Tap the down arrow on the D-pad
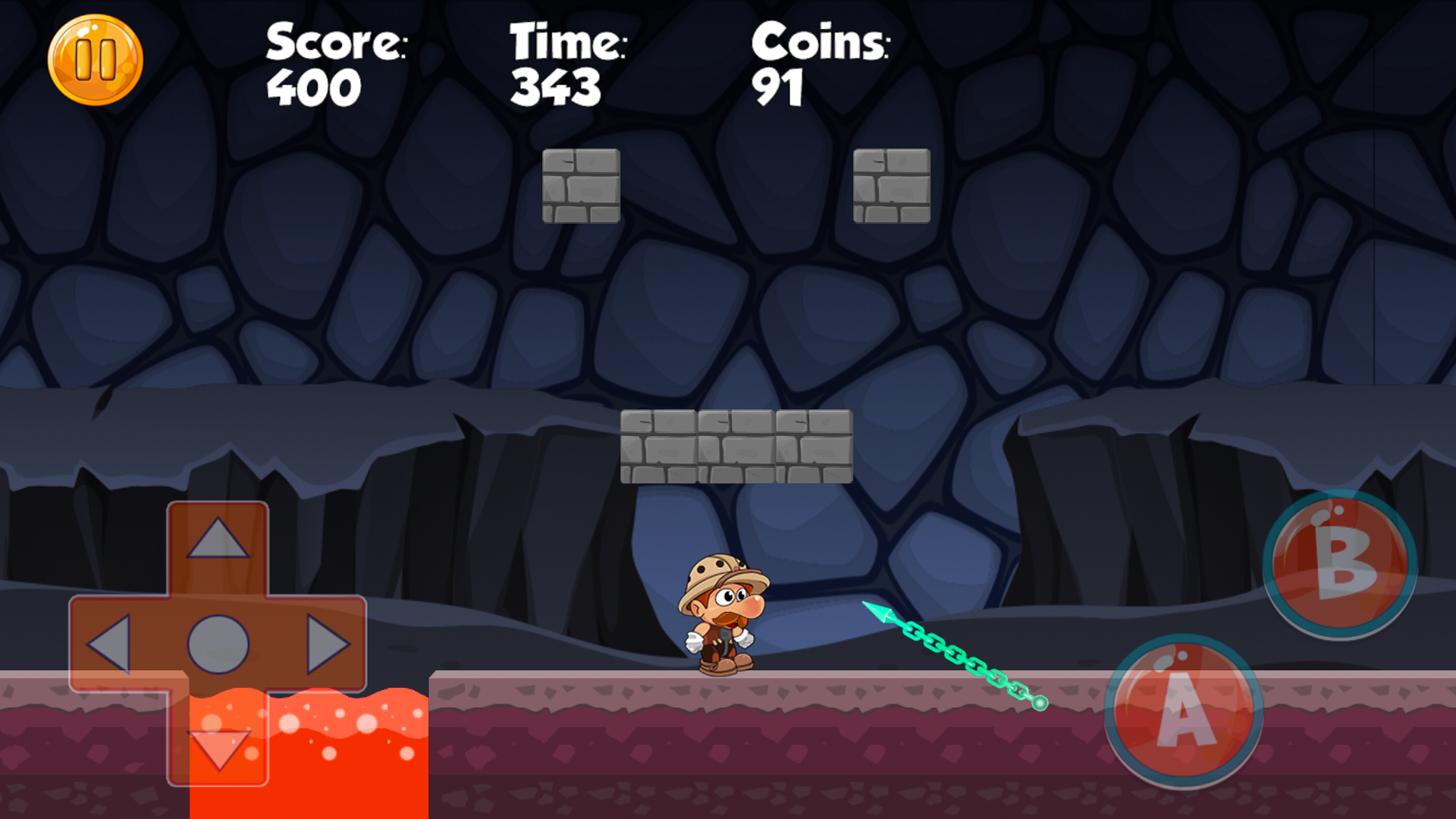1456x819 pixels. point(218,747)
